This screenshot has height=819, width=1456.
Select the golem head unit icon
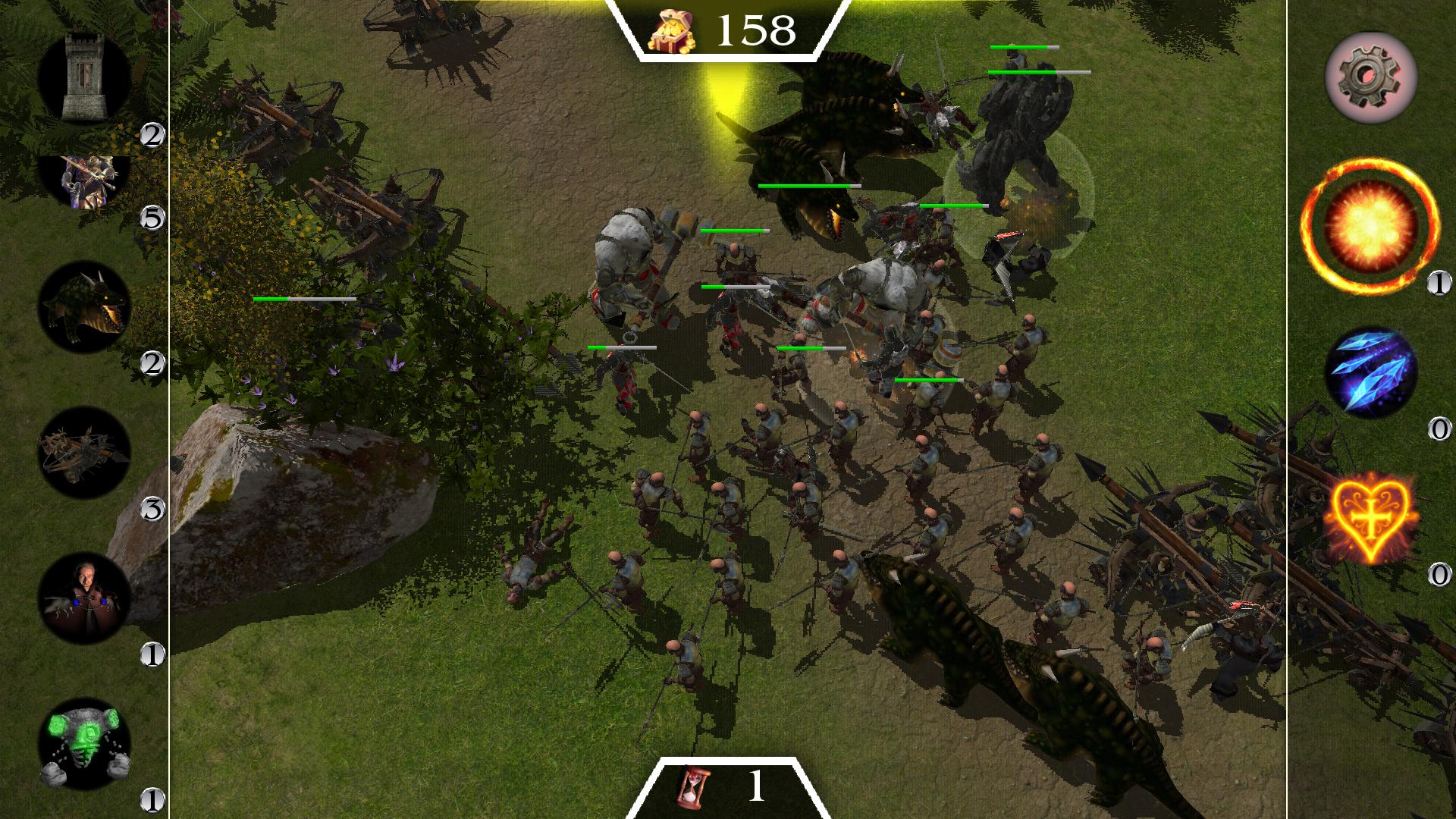tap(86, 743)
